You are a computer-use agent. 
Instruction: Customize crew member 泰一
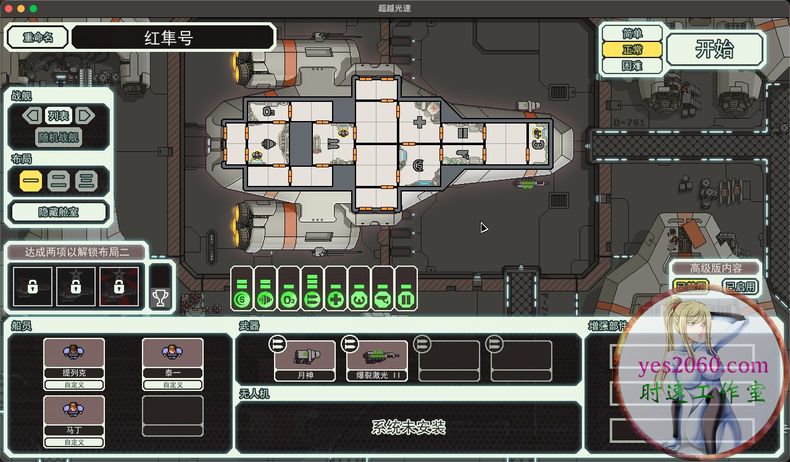(172, 384)
